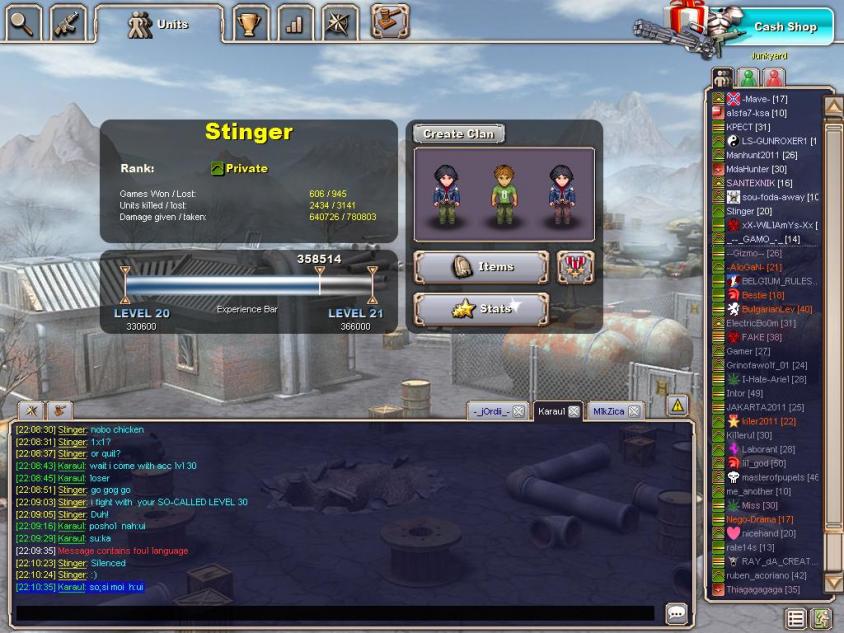
Task: Open the Items screen
Action: tap(481, 267)
